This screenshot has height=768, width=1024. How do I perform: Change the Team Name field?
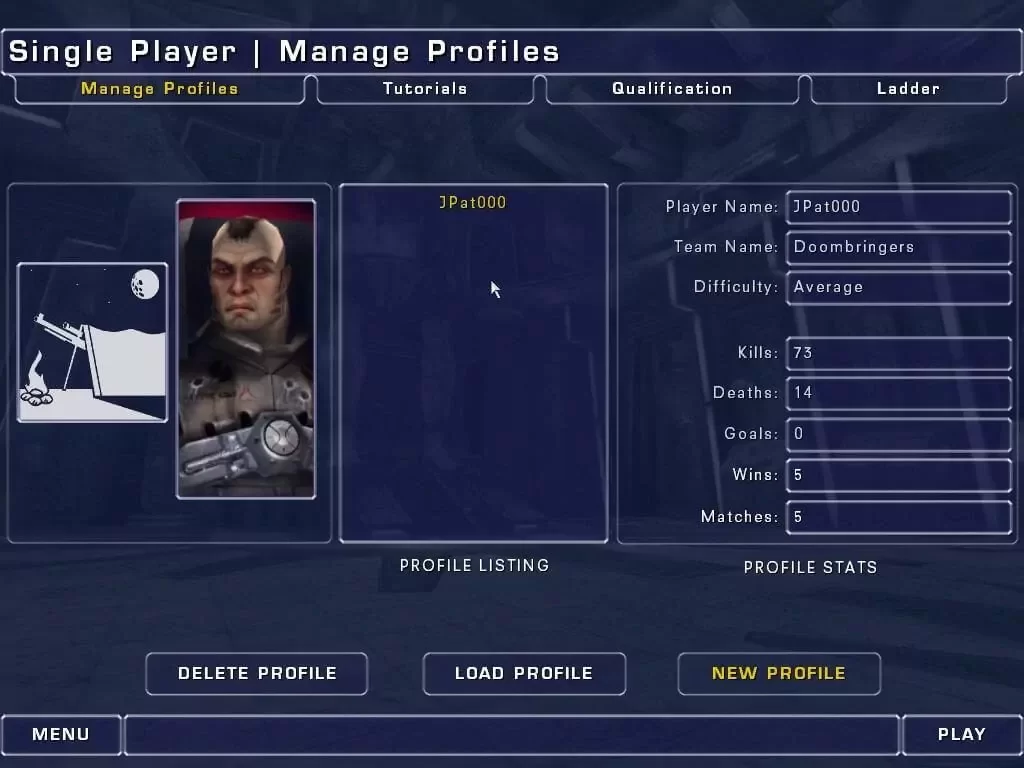pos(899,247)
